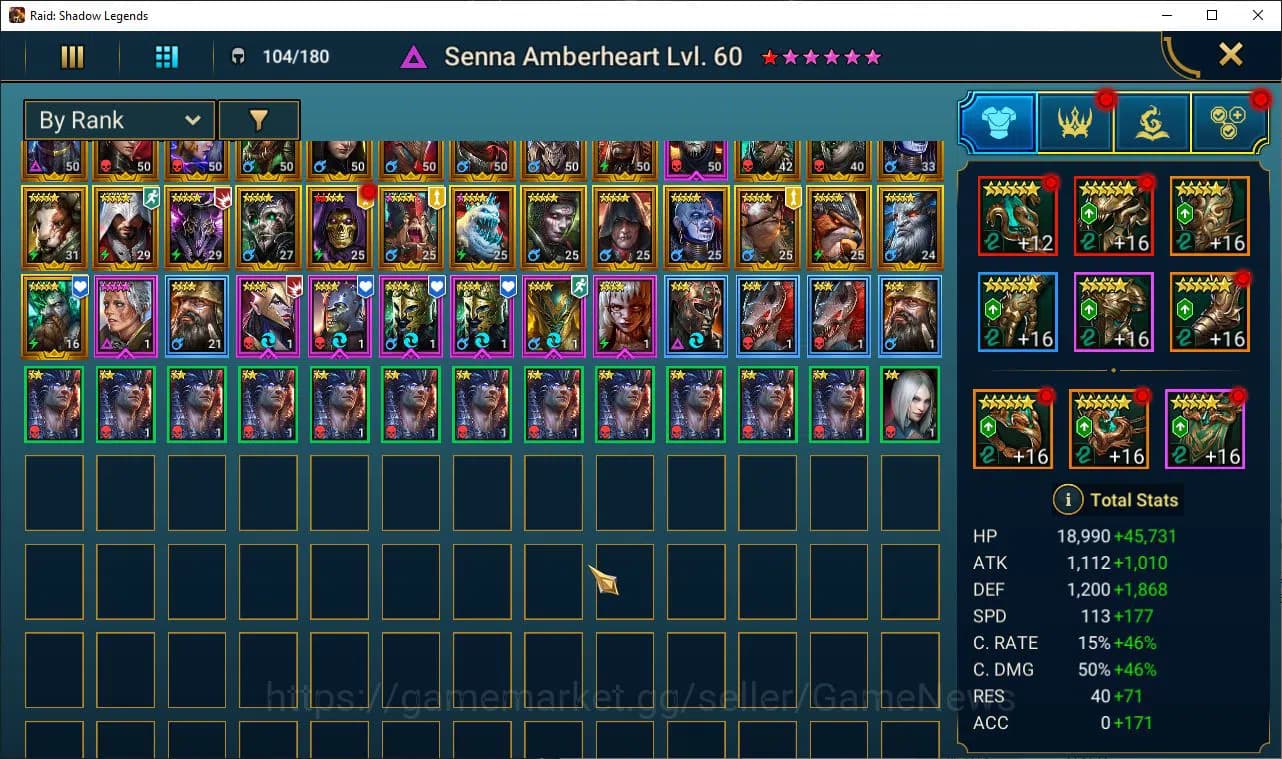Select the +16 gauntlets artifact slot
The width and height of the screenshot is (1282, 759).
click(1017, 311)
